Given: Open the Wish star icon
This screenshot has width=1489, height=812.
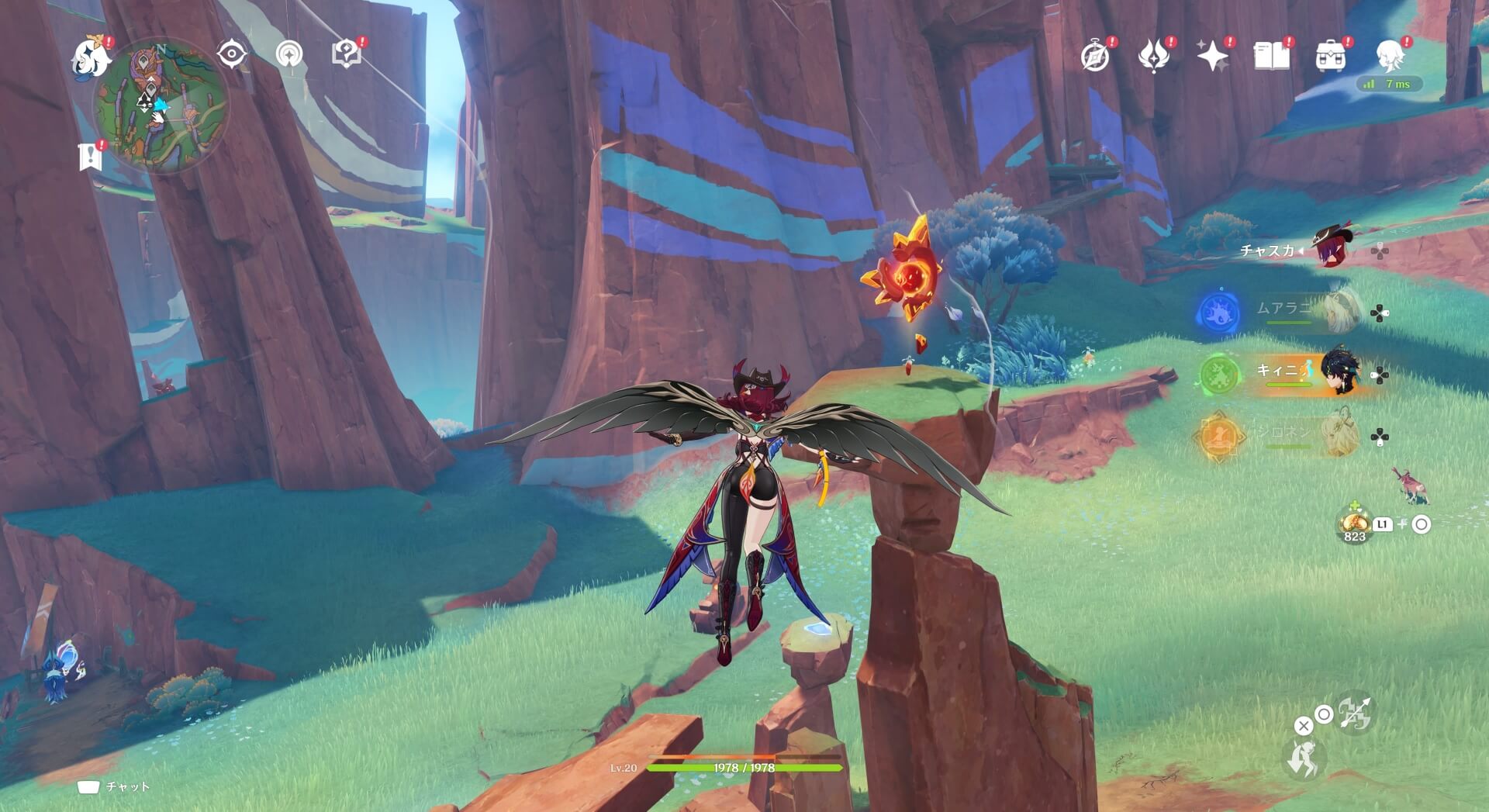Looking at the screenshot, I should click(1212, 57).
